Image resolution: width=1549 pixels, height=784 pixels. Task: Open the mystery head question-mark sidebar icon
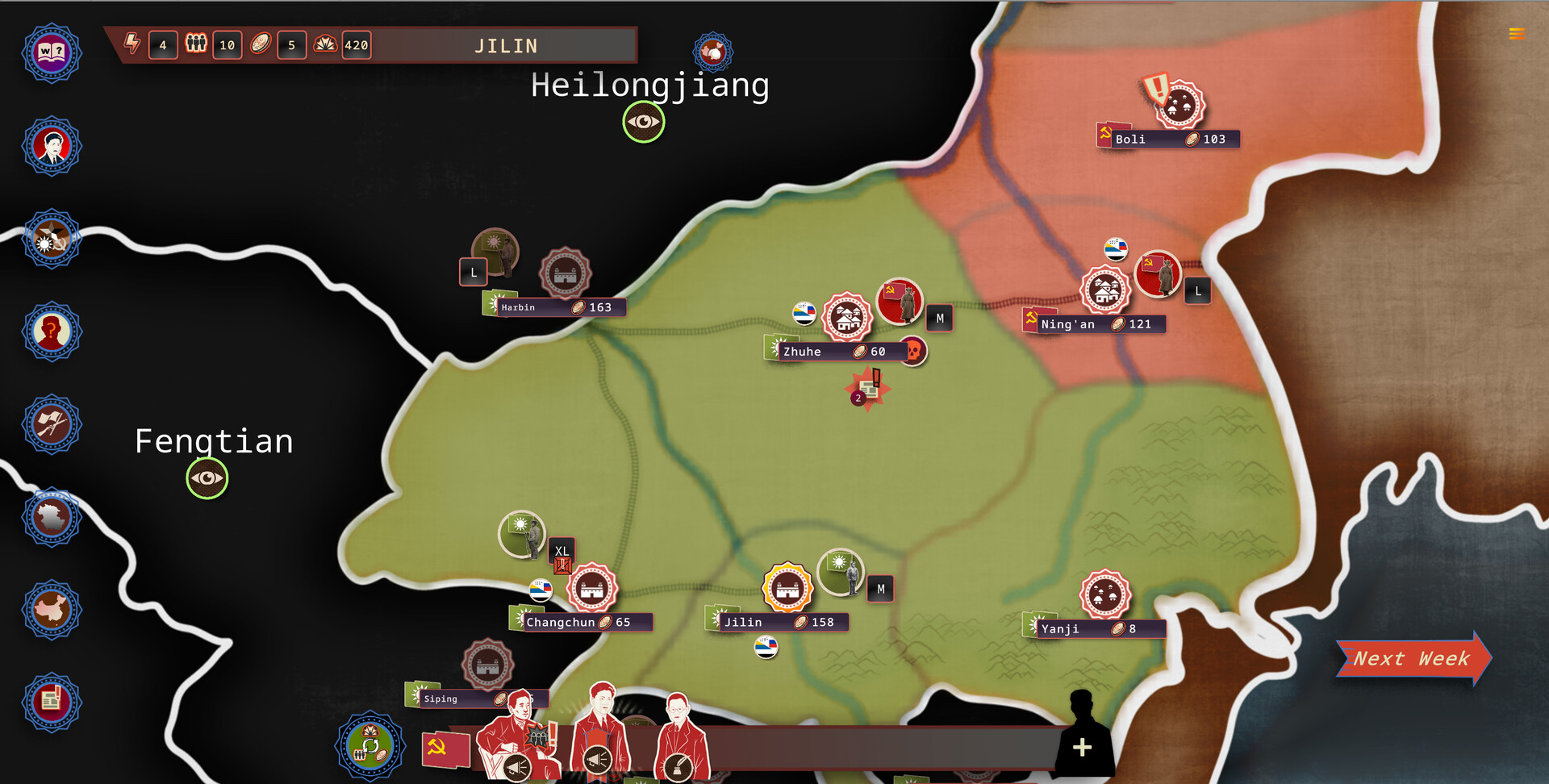coord(51,332)
